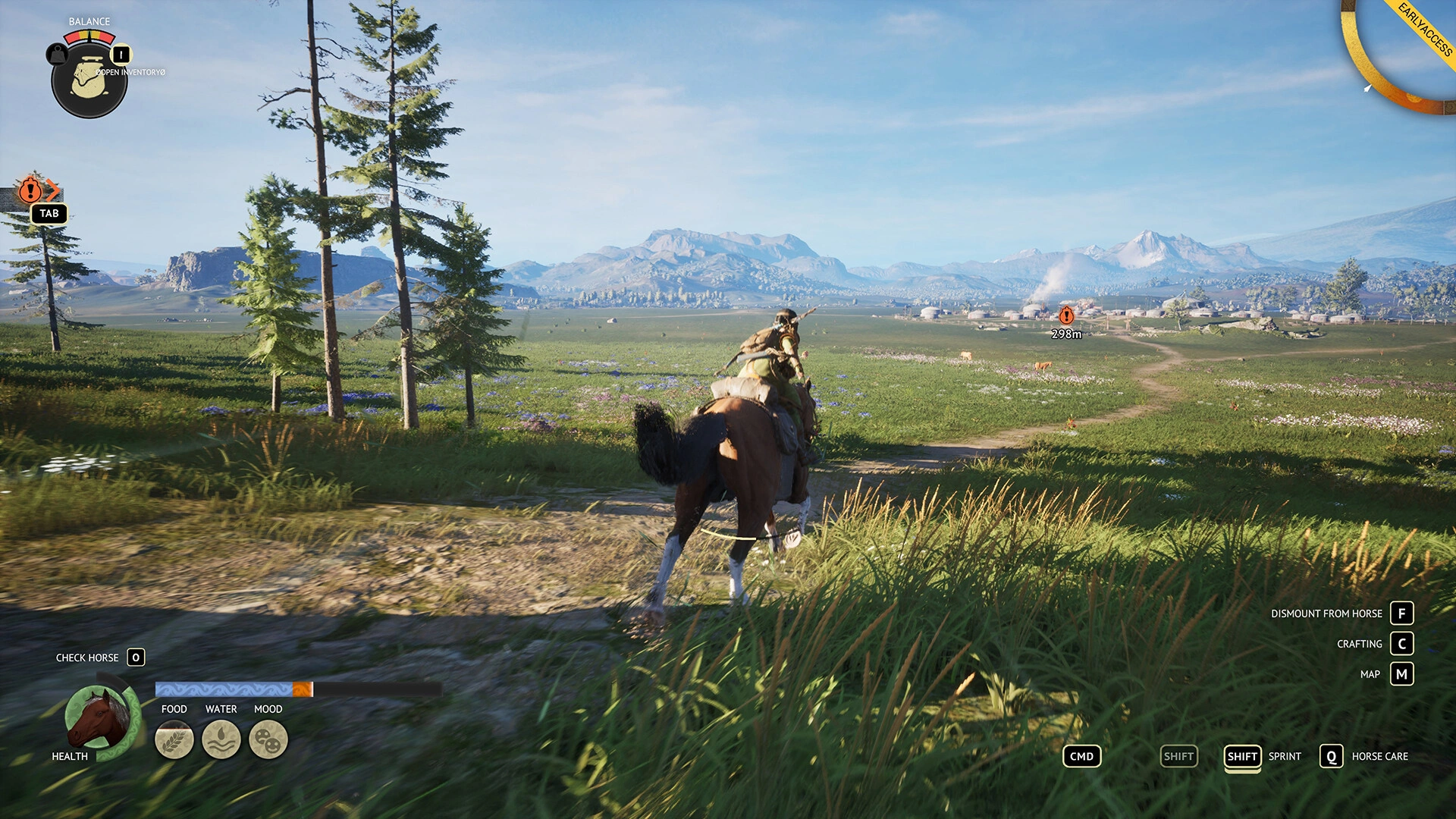Image resolution: width=1456 pixels, height=819 pixels.
Task: Click the weight/encumbrance icon on the inventory pouch
Action: click(55, 54)
